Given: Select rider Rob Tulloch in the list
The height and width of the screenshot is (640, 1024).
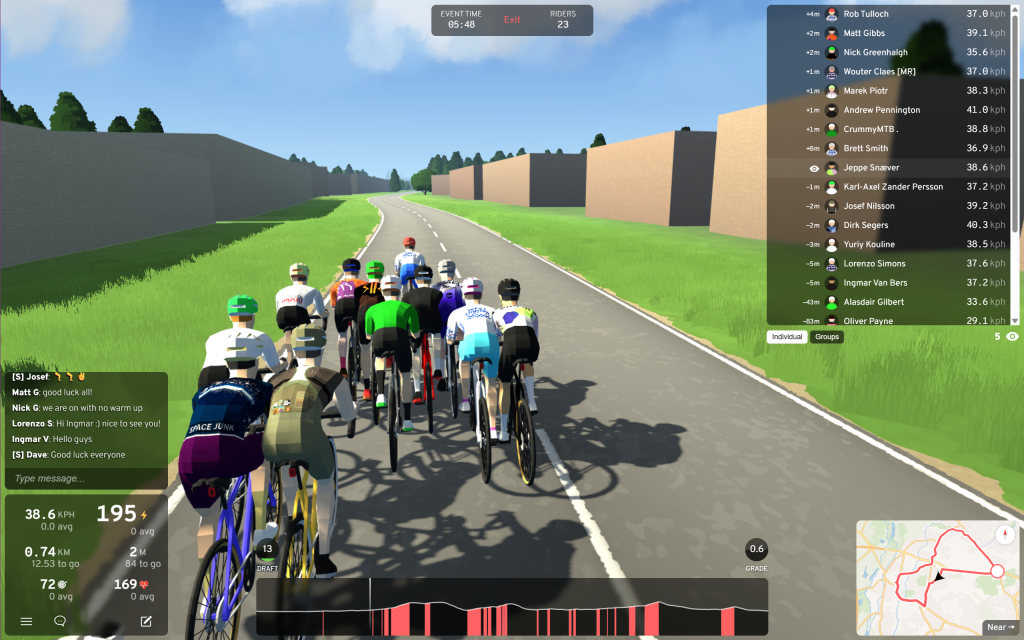Looking at the screenshot, I should 865,14.
